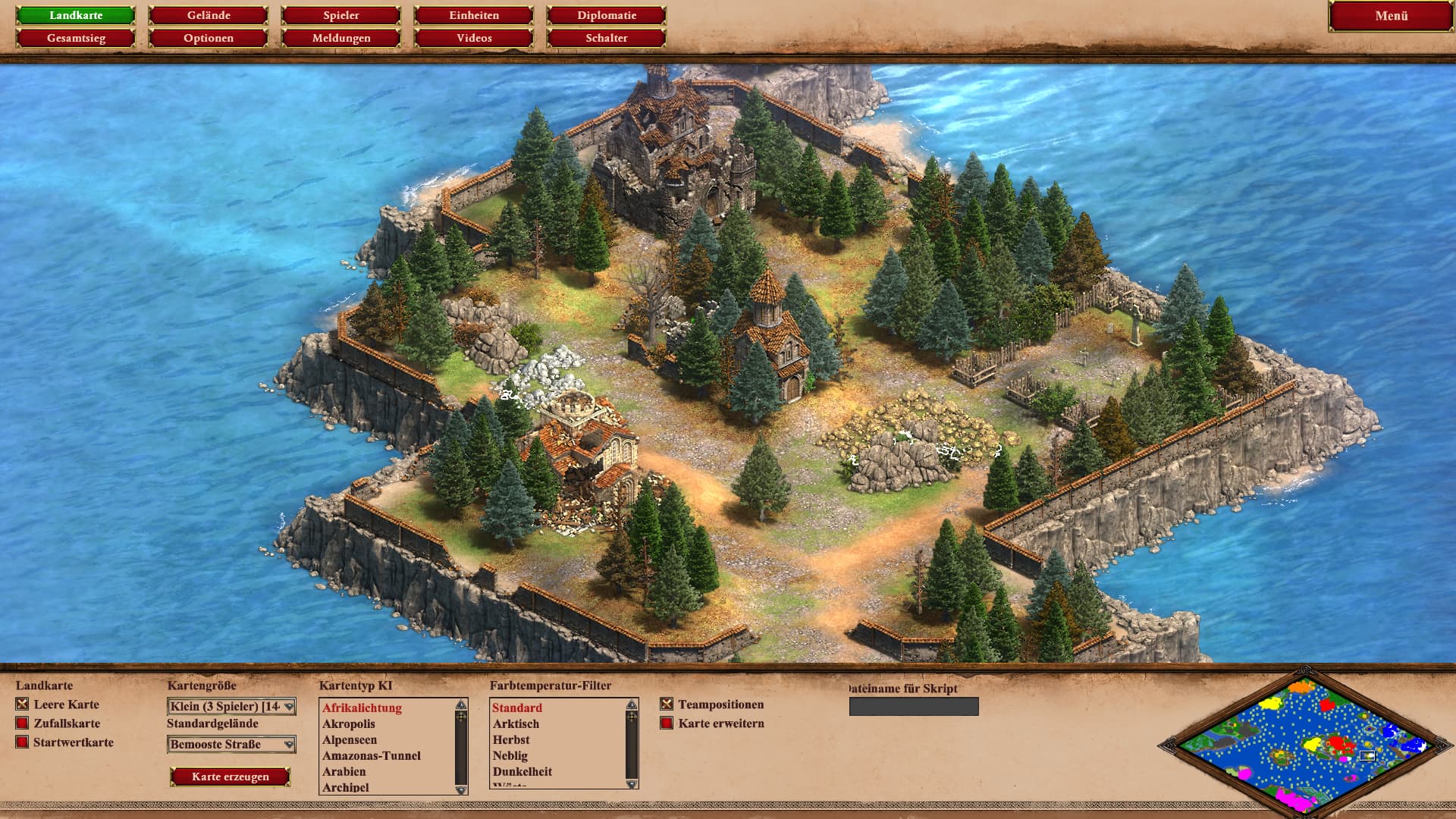Go to the Videos tab

pyautogui.click(x=474, y=38)
